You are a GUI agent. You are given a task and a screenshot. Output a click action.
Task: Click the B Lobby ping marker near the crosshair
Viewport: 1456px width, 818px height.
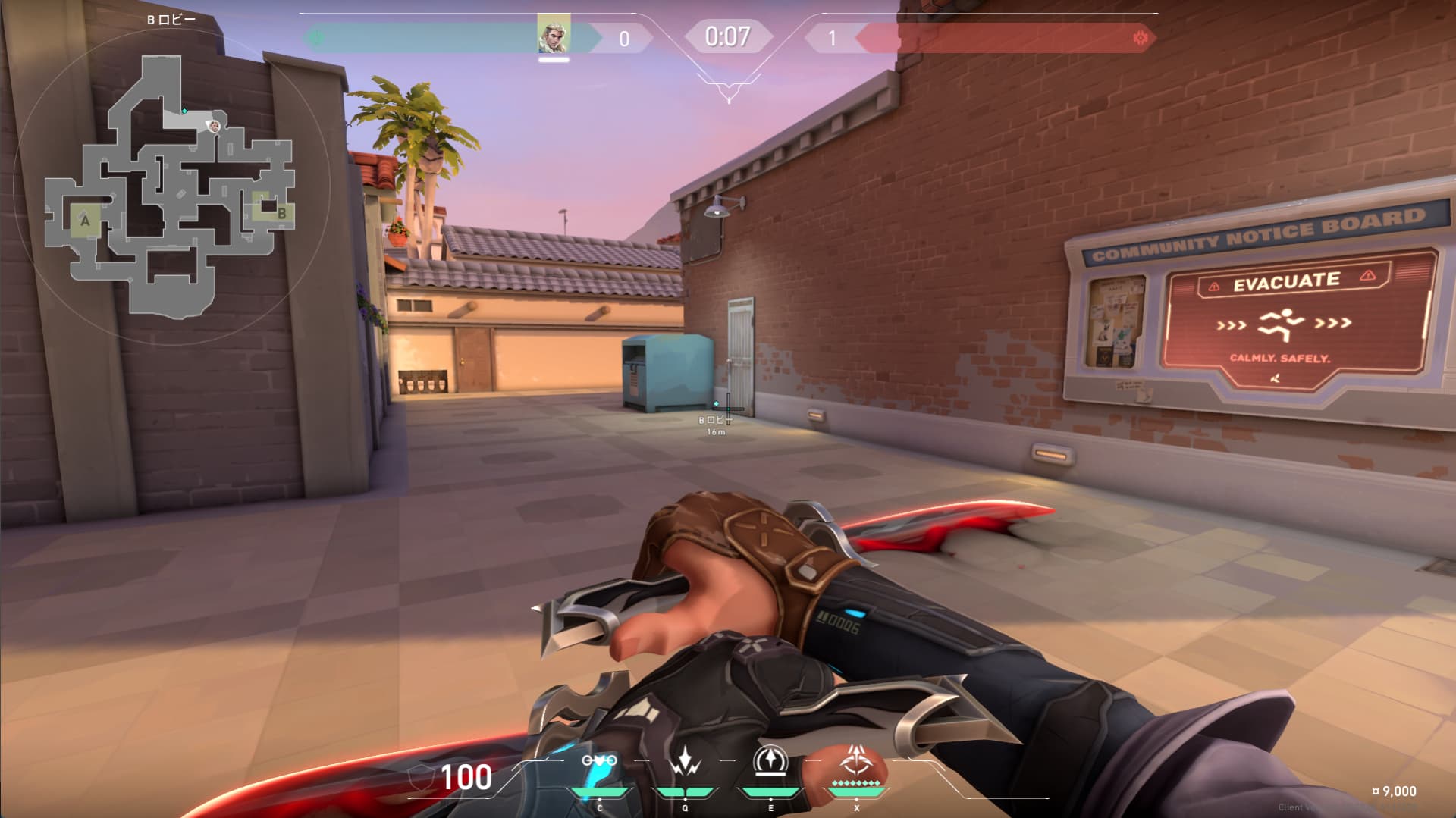tap(716, 404)
